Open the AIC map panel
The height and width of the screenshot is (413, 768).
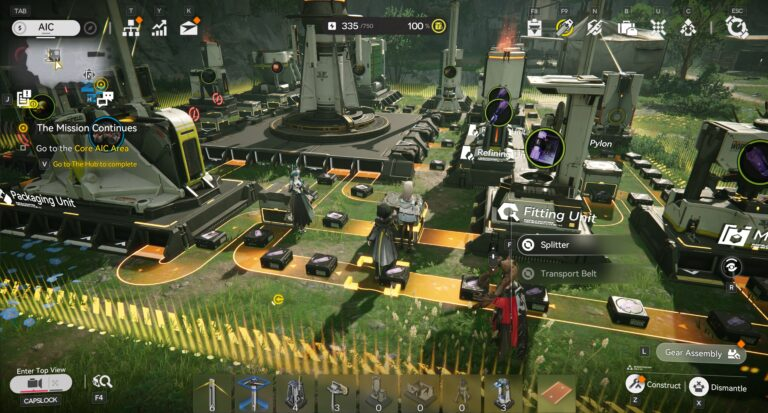pyautogui.click(x=46, y=28)
